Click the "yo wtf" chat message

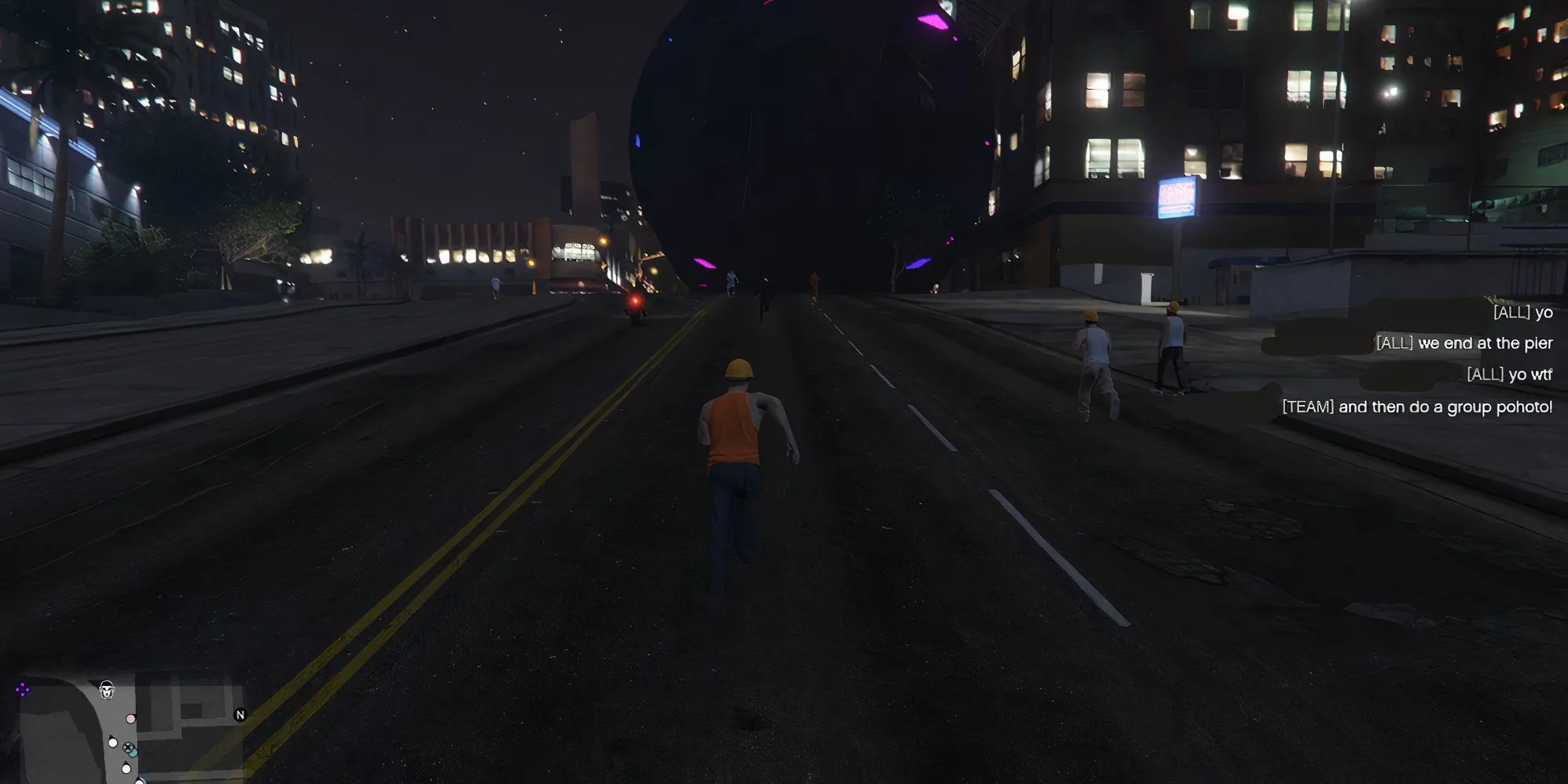pyautogui.click(x=1508, y=375)
